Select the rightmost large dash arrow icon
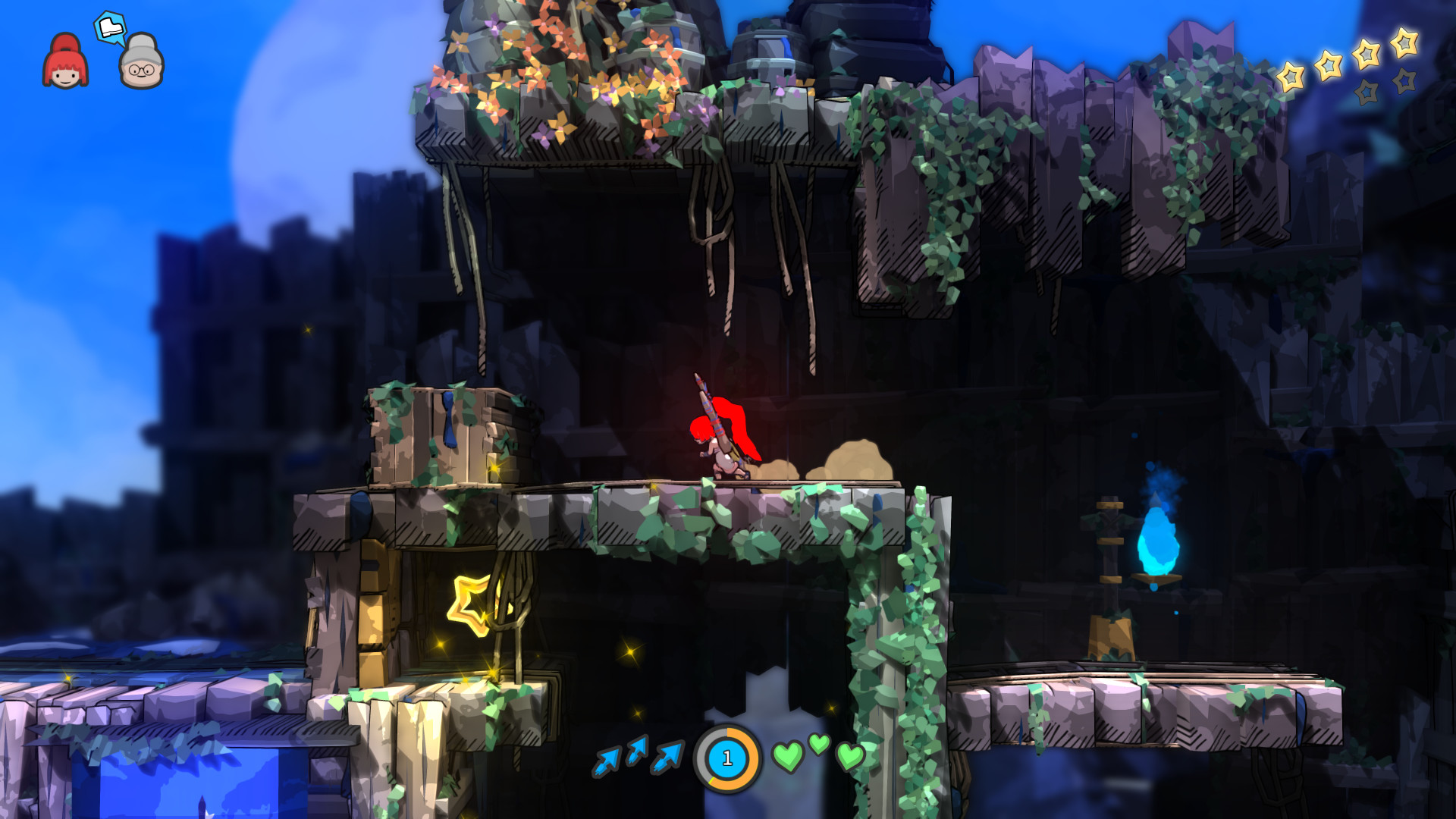Screen dimensions: 1456x819 point(666,757)
